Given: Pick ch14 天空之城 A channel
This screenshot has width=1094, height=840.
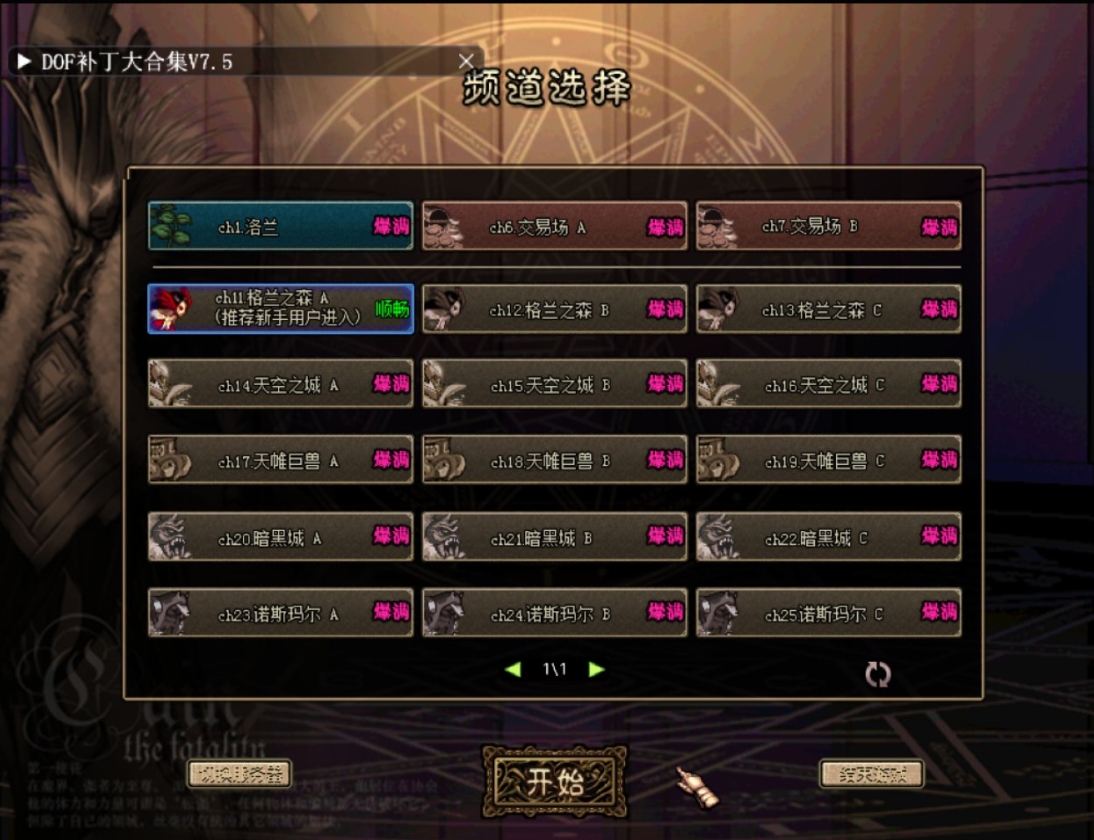Looking at the screenshot, I should pyautogui.click(x=280, y=384).
